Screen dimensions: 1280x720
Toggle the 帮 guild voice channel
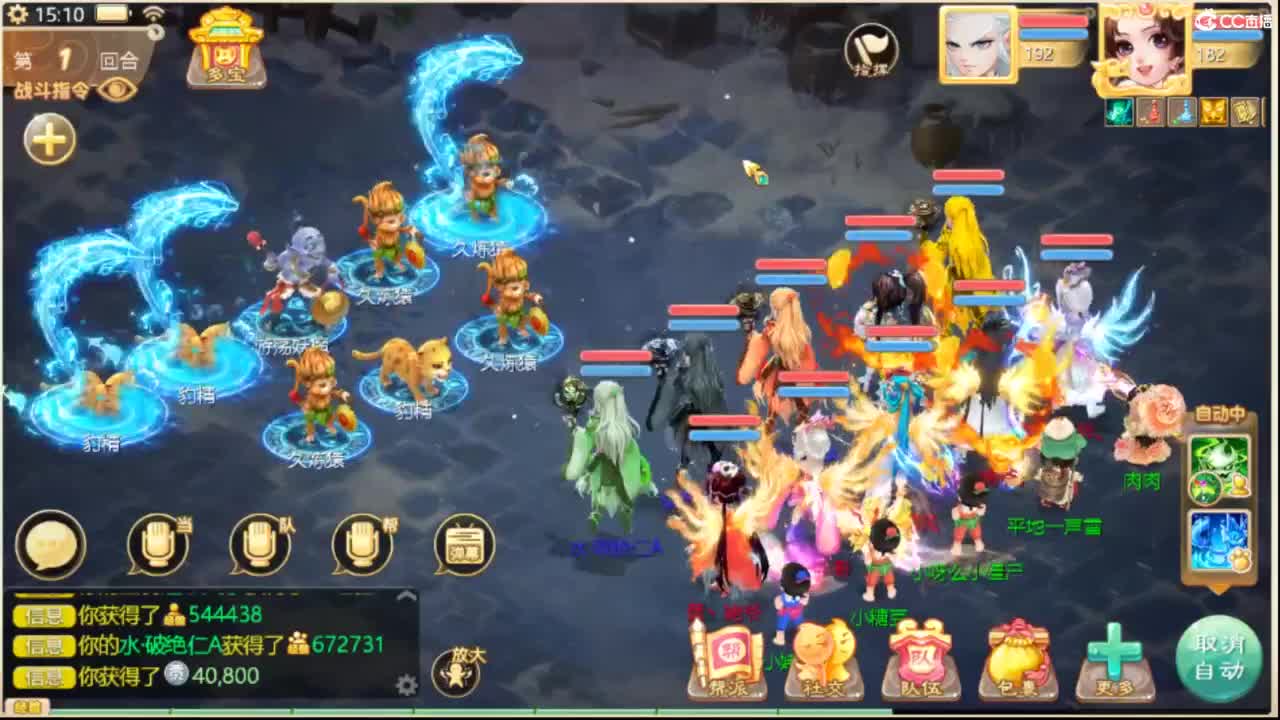pyautogui.click(x=362, y=543)
